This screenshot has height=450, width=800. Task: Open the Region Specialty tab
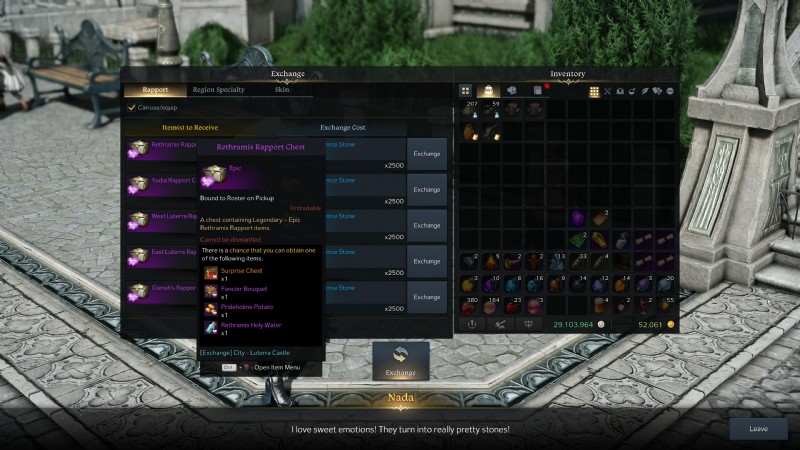click(x=218, y=89)
